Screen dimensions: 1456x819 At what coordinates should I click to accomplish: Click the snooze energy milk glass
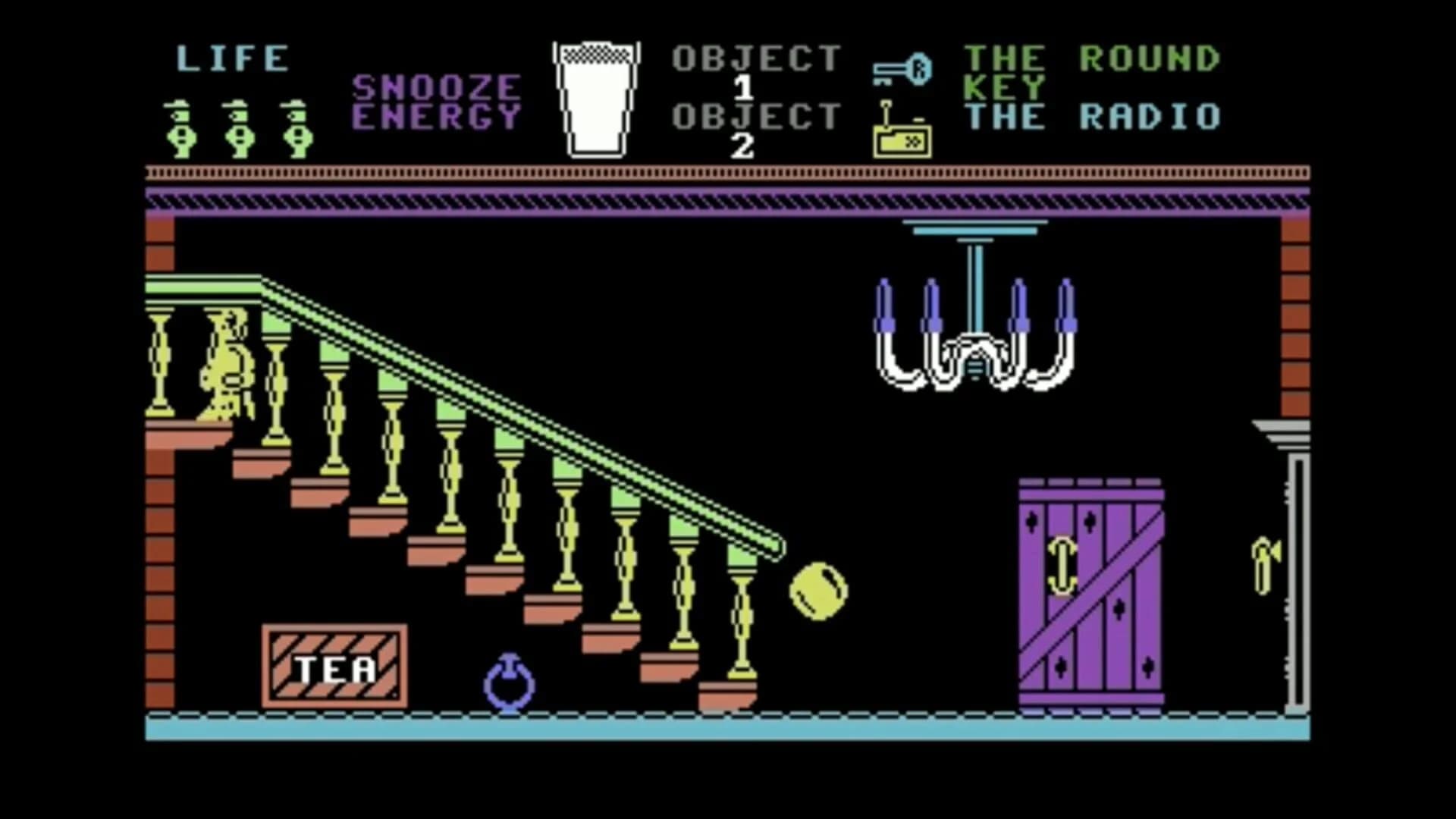[597, 99]
